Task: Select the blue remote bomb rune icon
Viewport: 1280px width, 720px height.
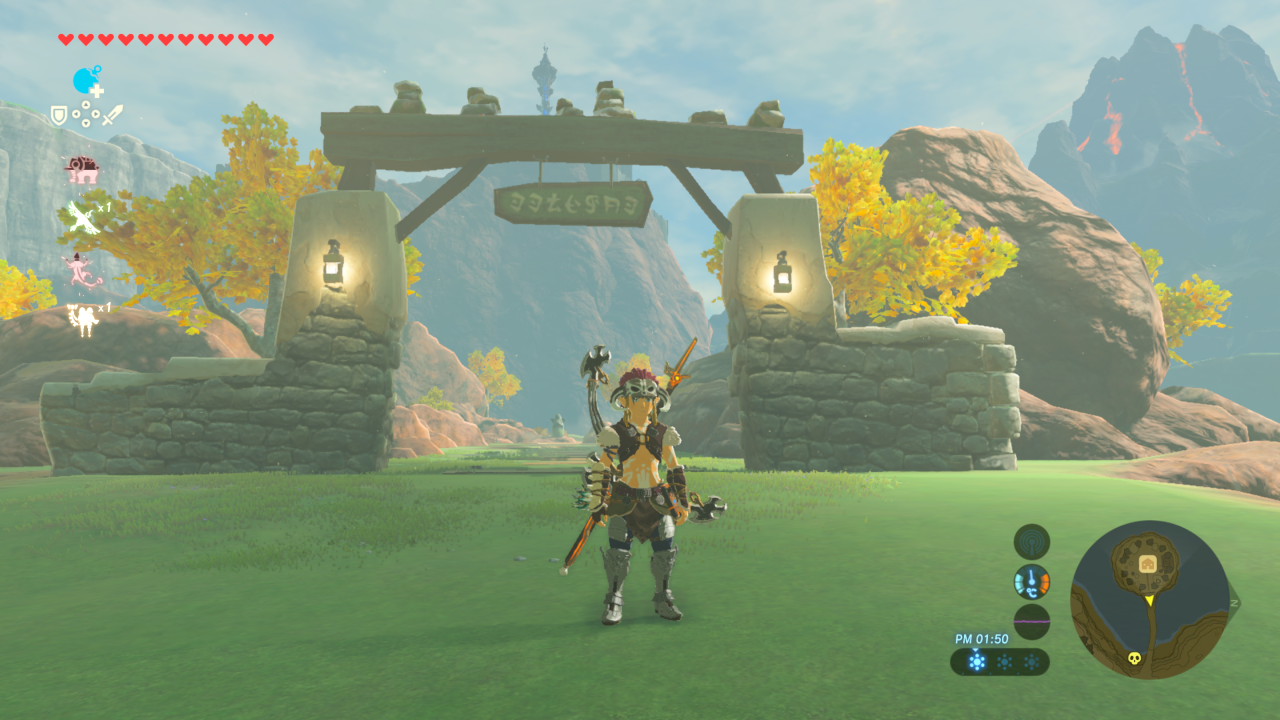Action: pyautogui.click(x=87, y=81)
